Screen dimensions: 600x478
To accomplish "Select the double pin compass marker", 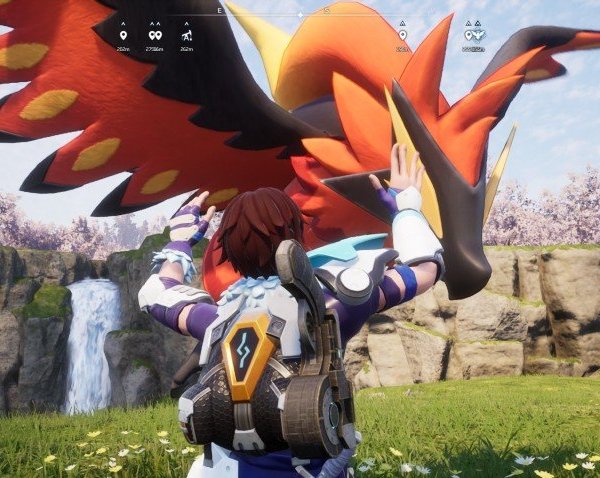I will (155, 35).
